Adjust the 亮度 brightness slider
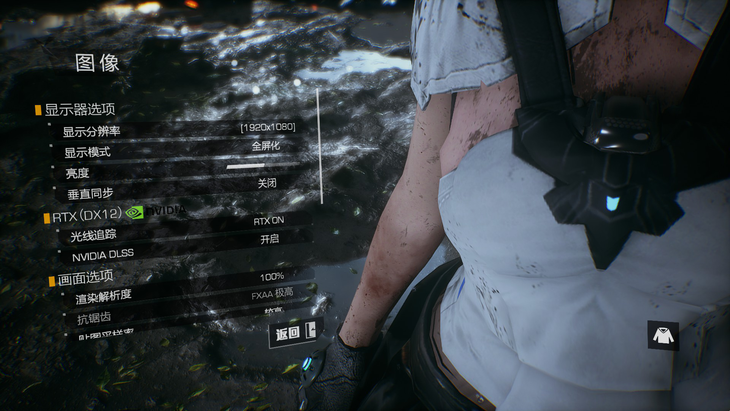The image size is (730, 411). (260, 166)
